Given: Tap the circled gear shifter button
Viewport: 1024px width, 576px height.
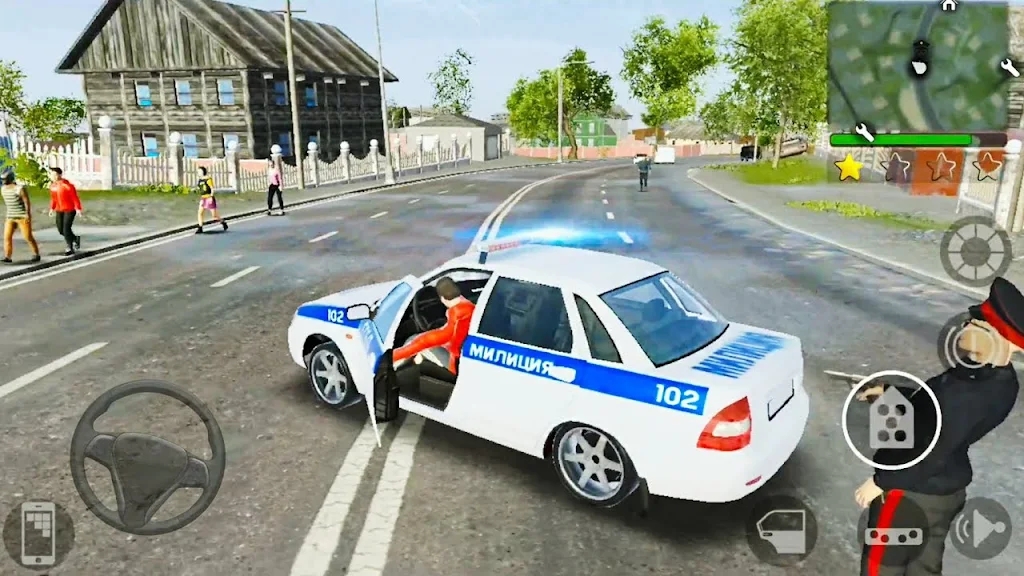Looking at the screenshot, I should point(891,420).
